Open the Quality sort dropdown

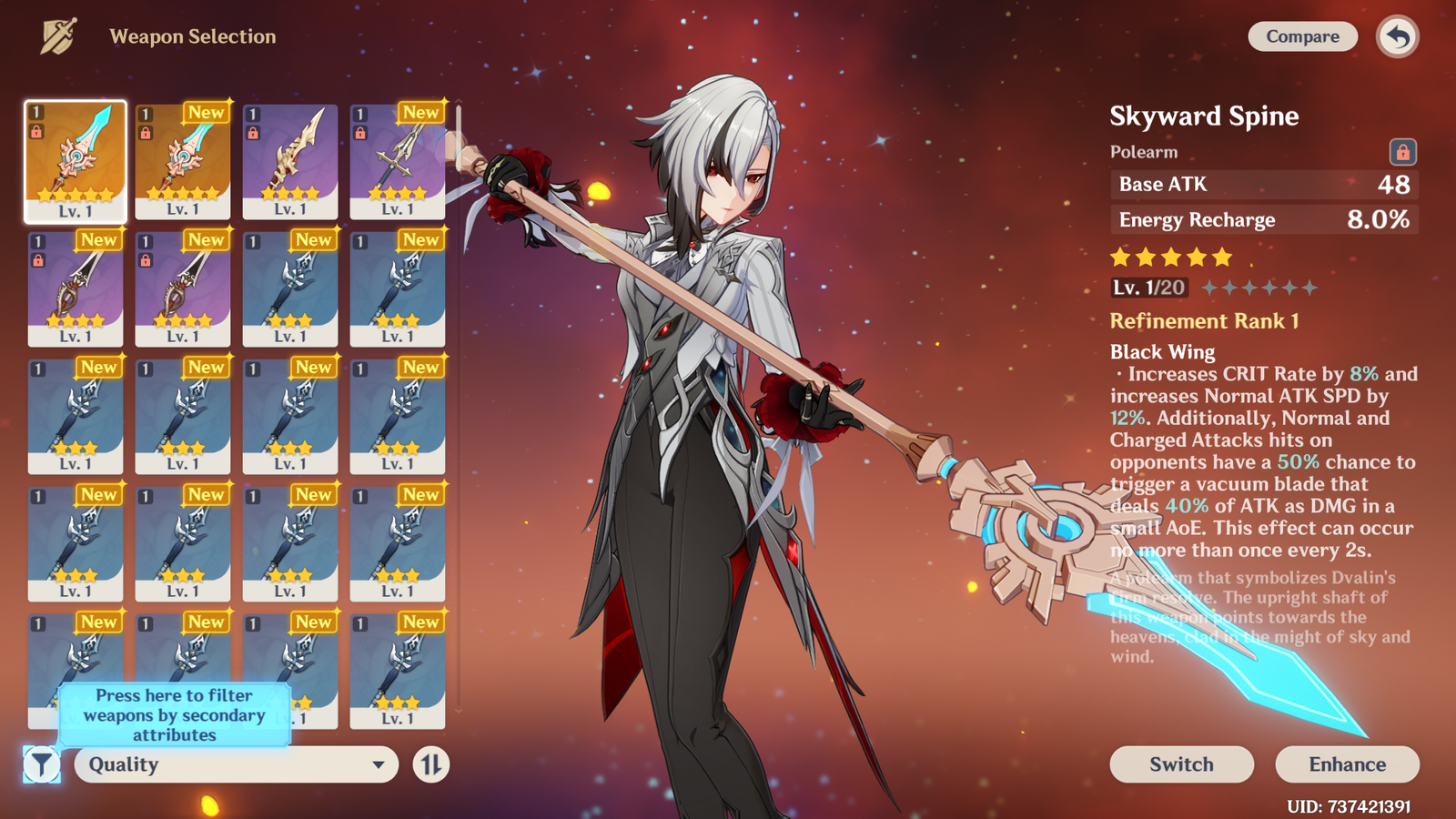point(236,764)
